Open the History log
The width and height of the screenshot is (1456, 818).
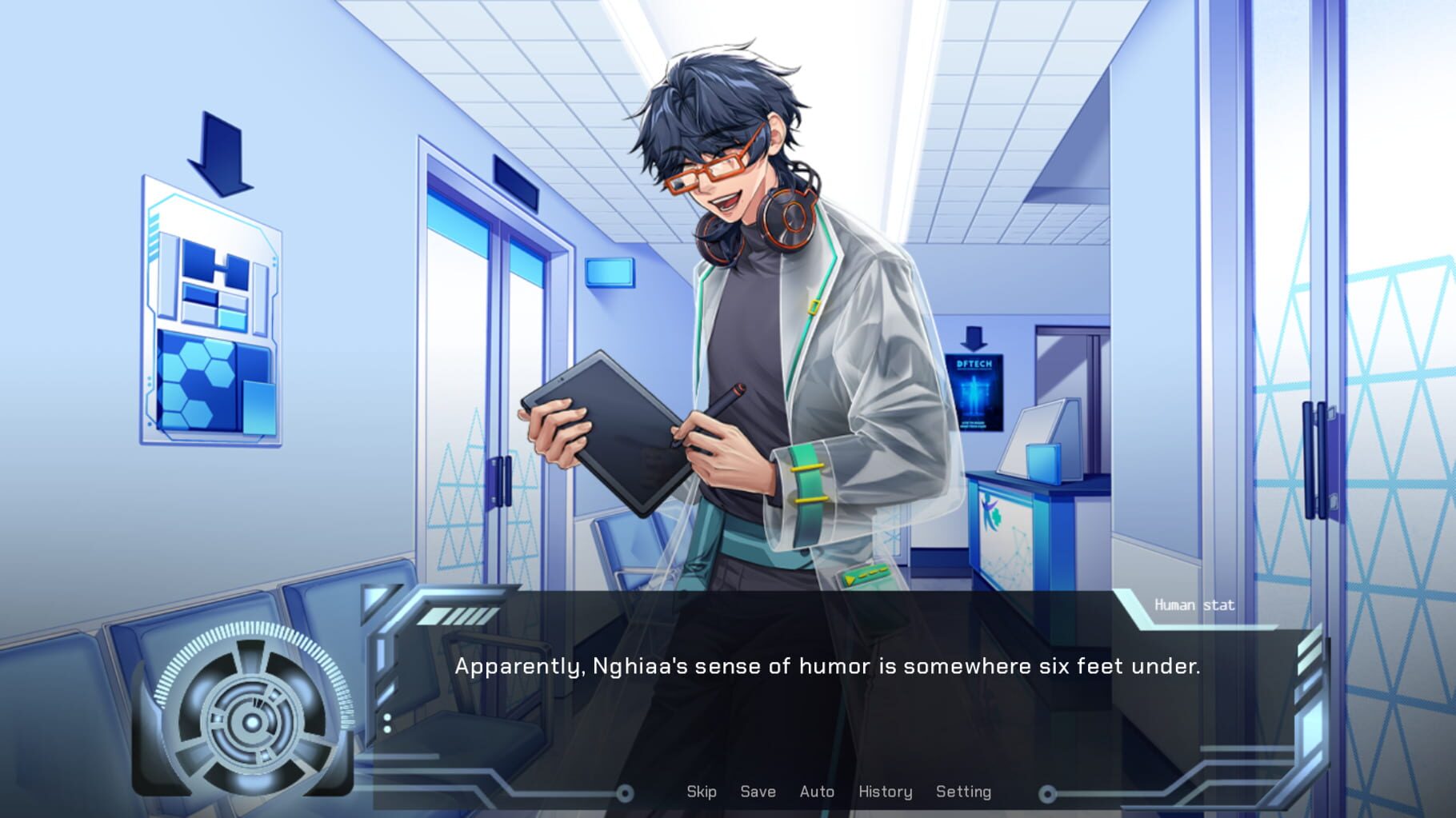click(885, 792)
